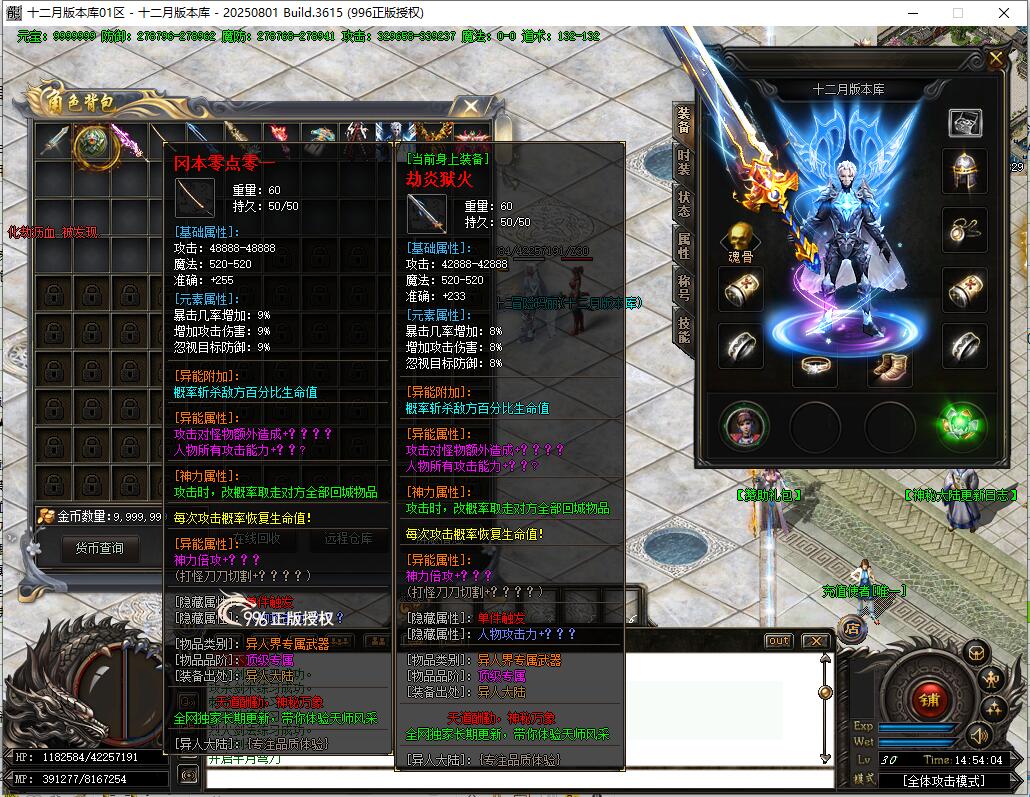
Task: Open the 状态 status tab
Action: coord(684,205)
